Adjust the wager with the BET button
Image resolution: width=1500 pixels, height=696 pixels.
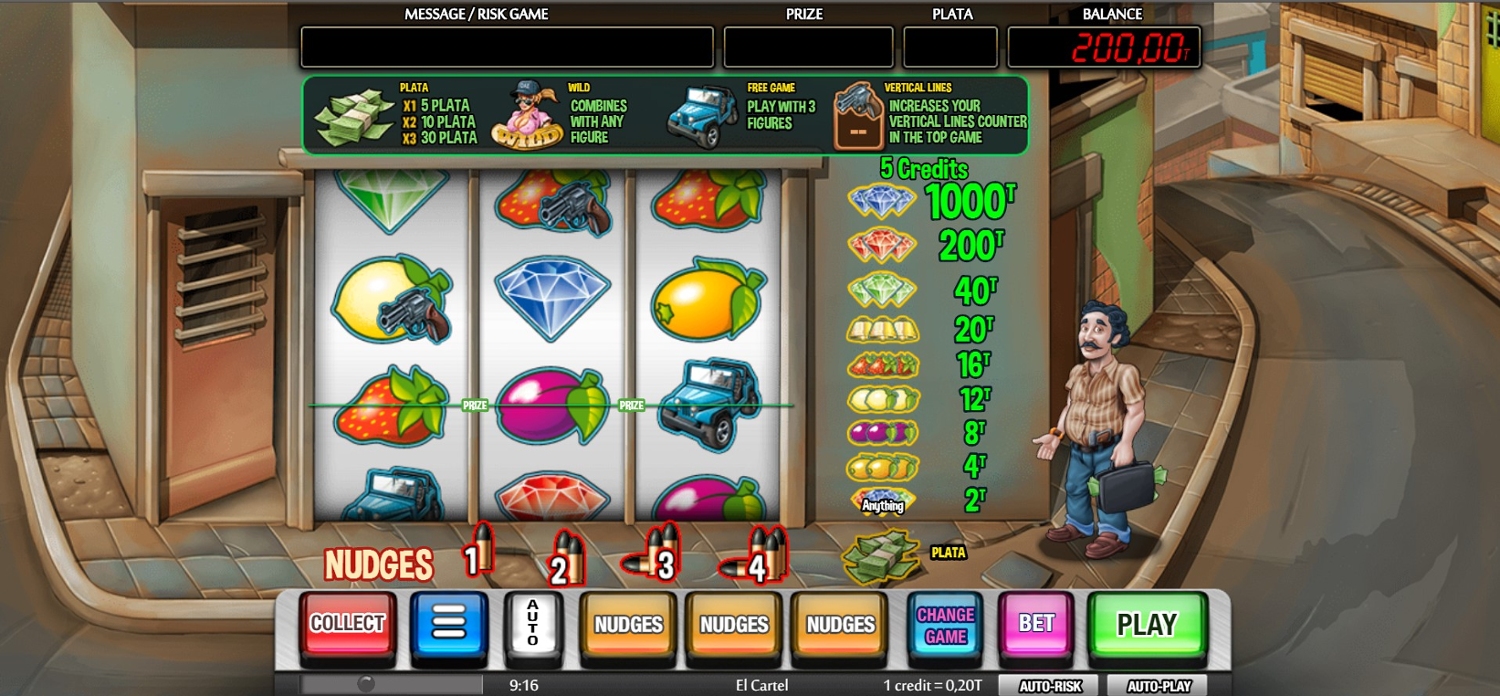coord(1036,625)
